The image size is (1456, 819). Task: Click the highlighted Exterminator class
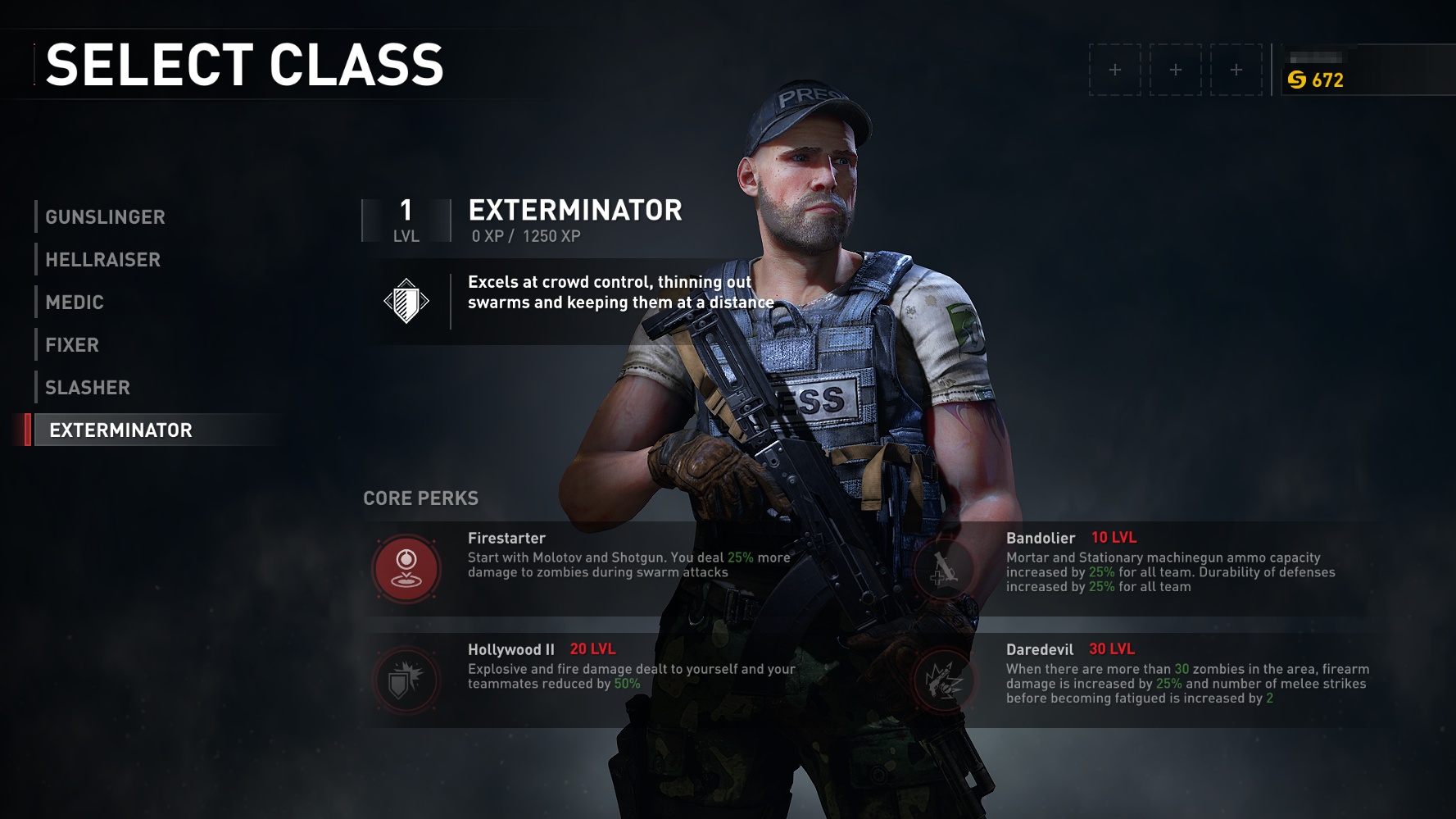(x=121, y=430)
